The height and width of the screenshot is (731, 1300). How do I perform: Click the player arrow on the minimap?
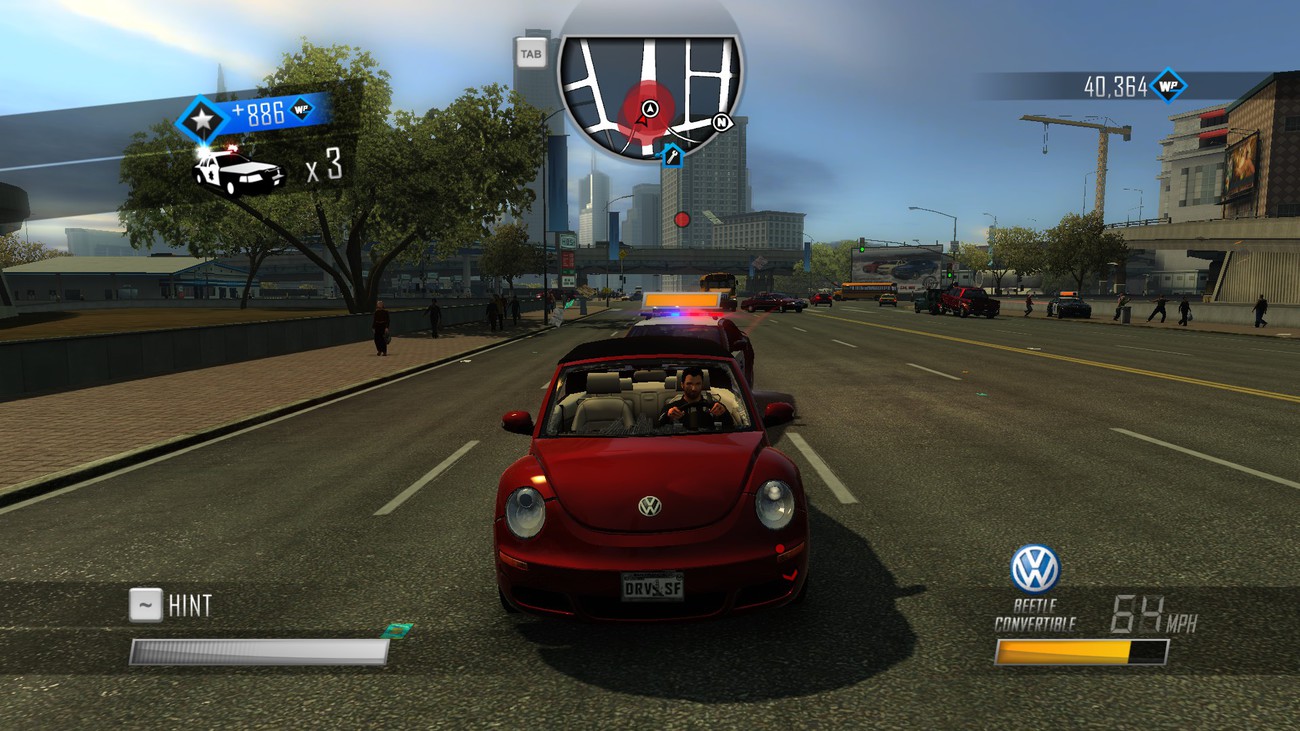650,108
